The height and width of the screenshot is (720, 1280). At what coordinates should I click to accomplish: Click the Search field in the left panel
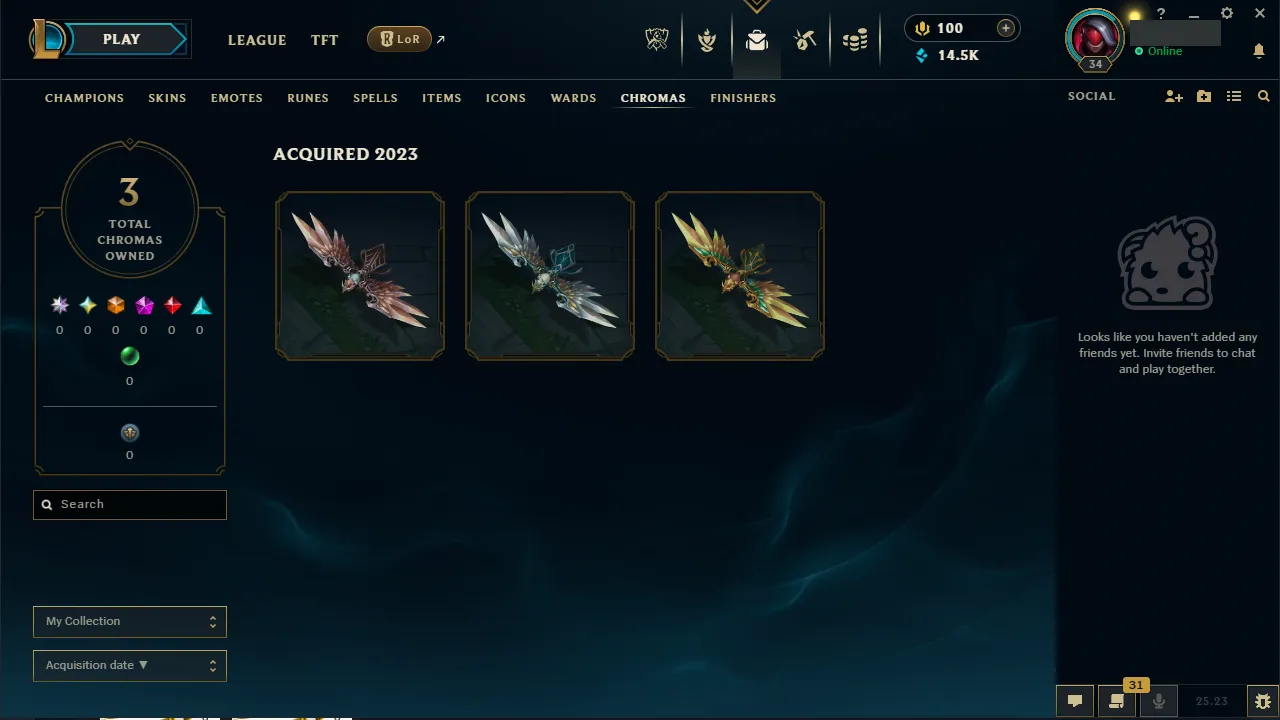(x=129, y=504)
